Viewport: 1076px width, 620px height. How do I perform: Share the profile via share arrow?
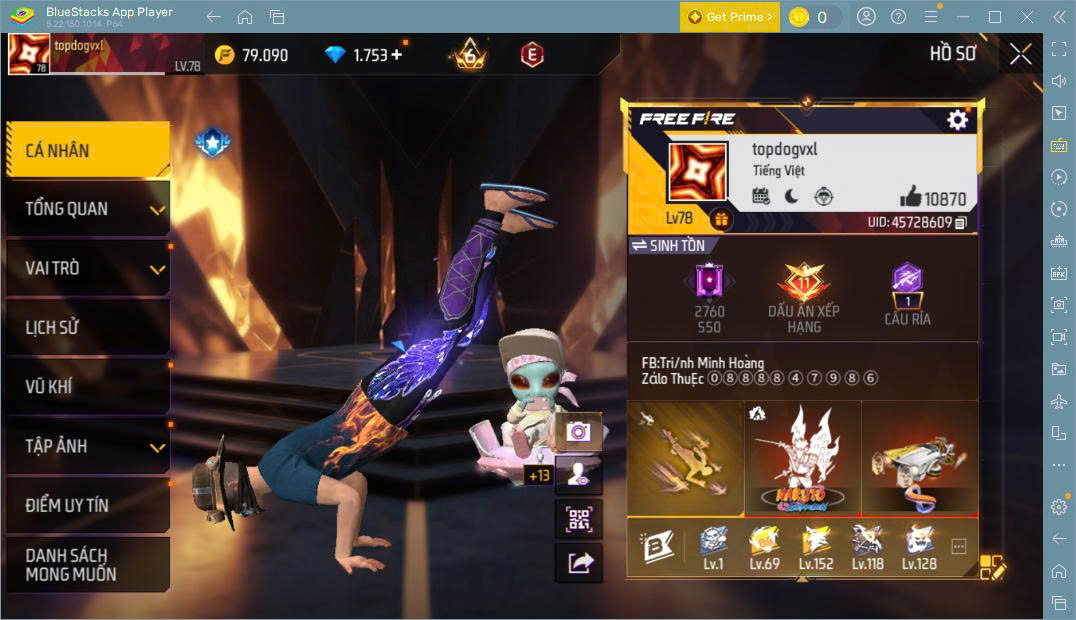click(x=578, y=562)
